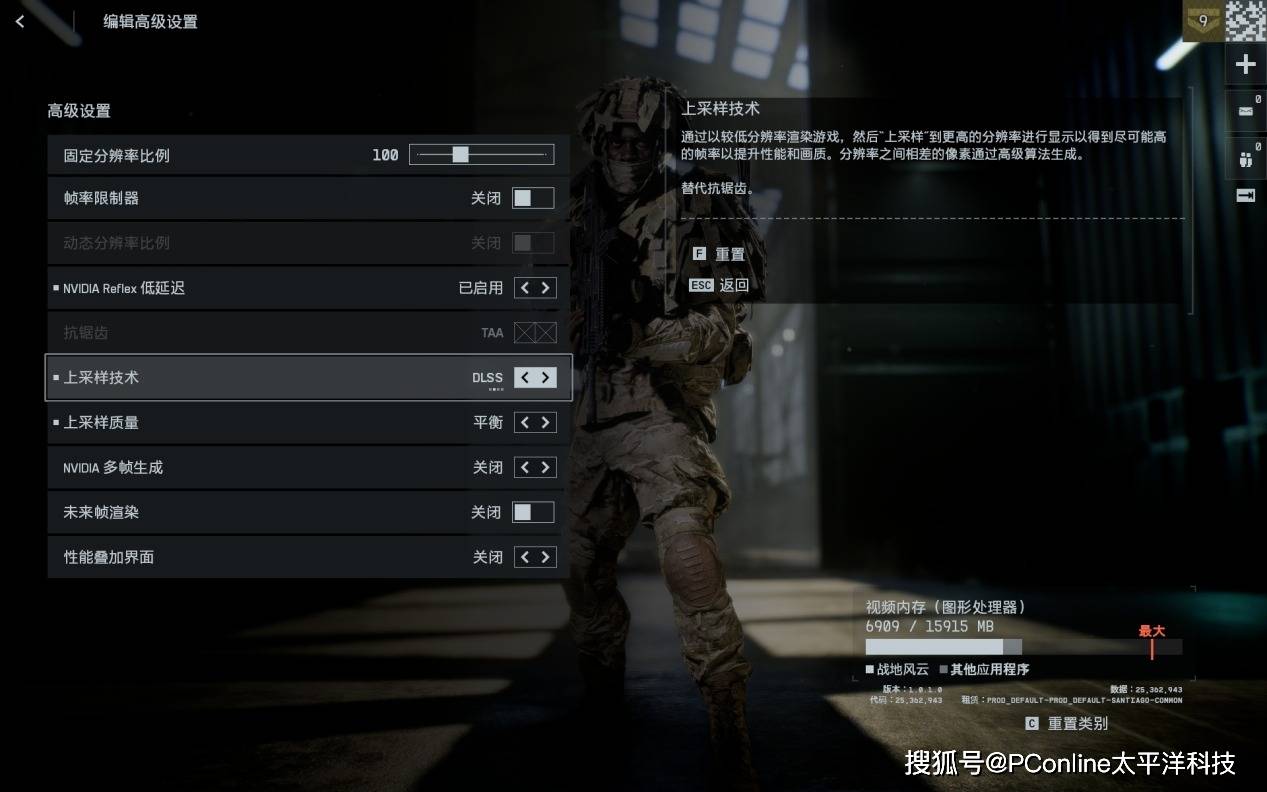Adjust the fixed resolution scale slider
Viewport: 1267px width, 792px height.
click(x=460, y=155)
